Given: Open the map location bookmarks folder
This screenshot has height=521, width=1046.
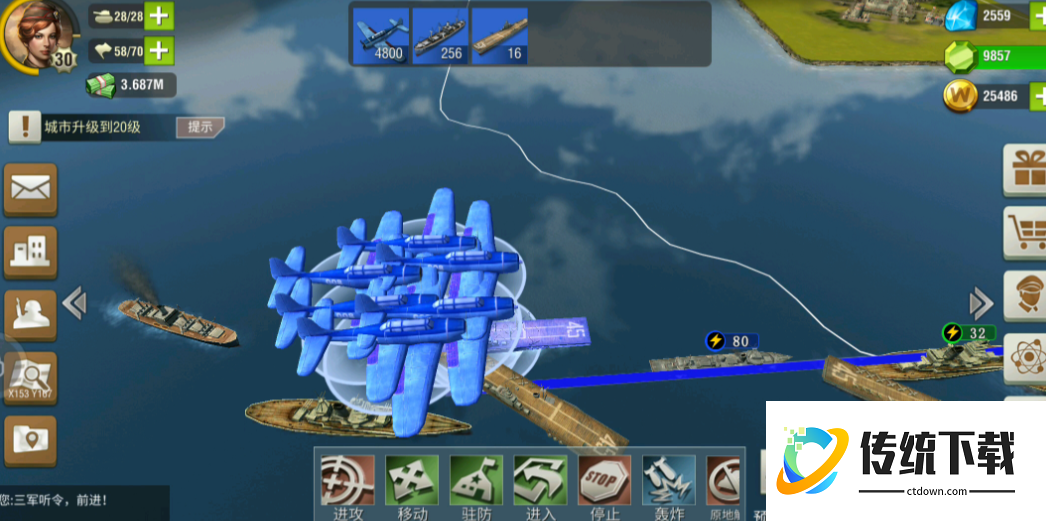Looking at the screenshot, I should 31,440.
